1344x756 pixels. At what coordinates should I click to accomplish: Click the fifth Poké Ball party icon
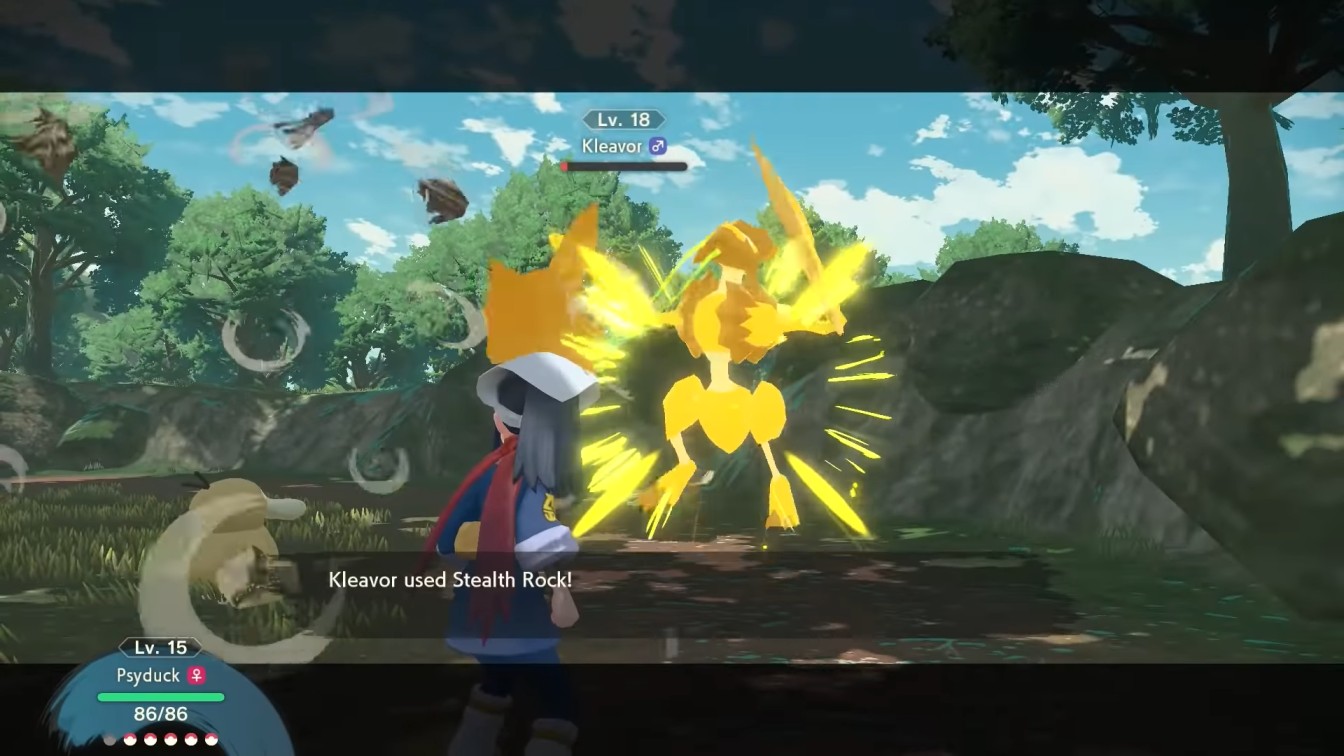(x=190, y=740)
